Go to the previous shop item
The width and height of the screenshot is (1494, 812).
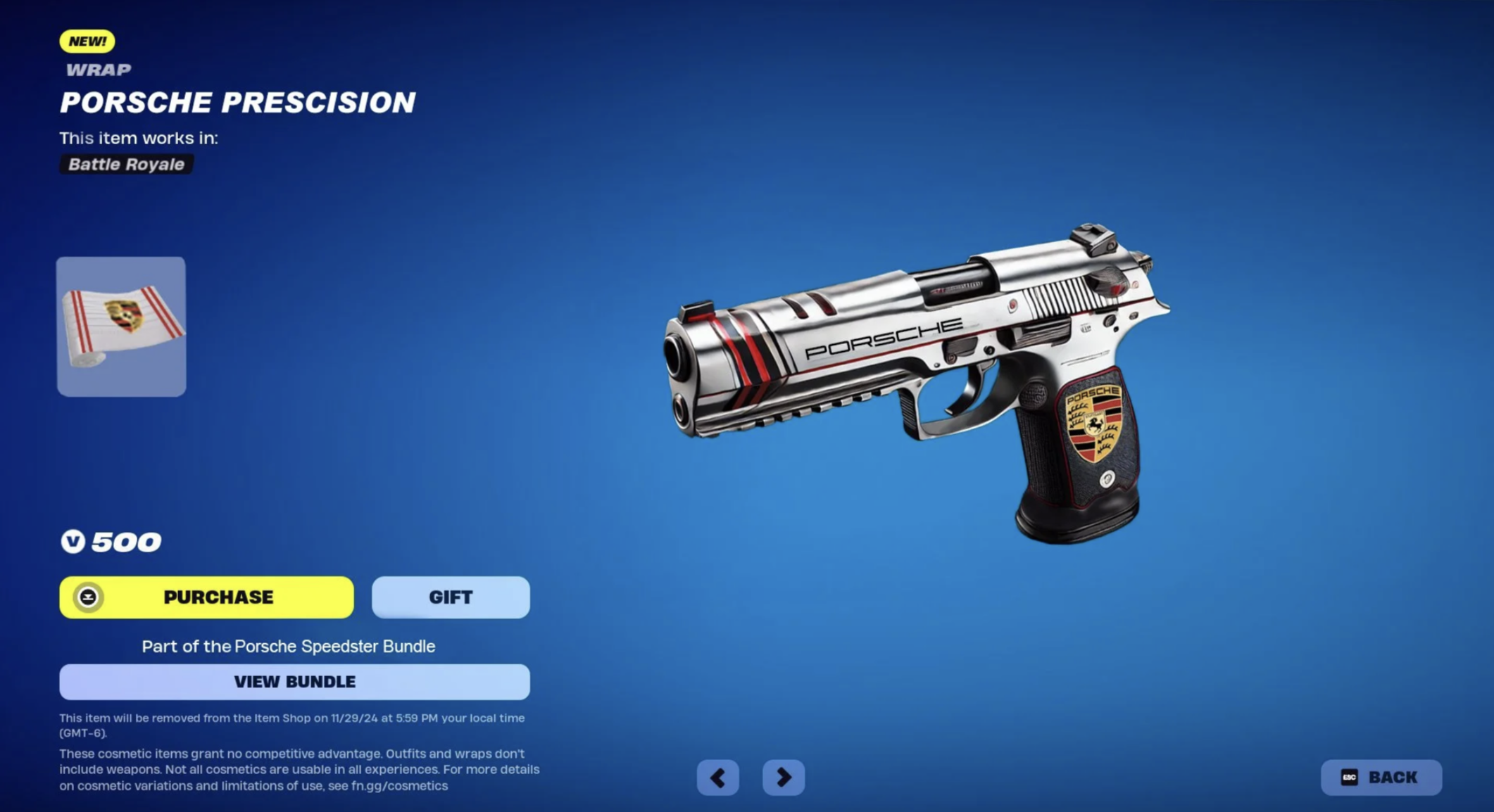coord(717,778)
